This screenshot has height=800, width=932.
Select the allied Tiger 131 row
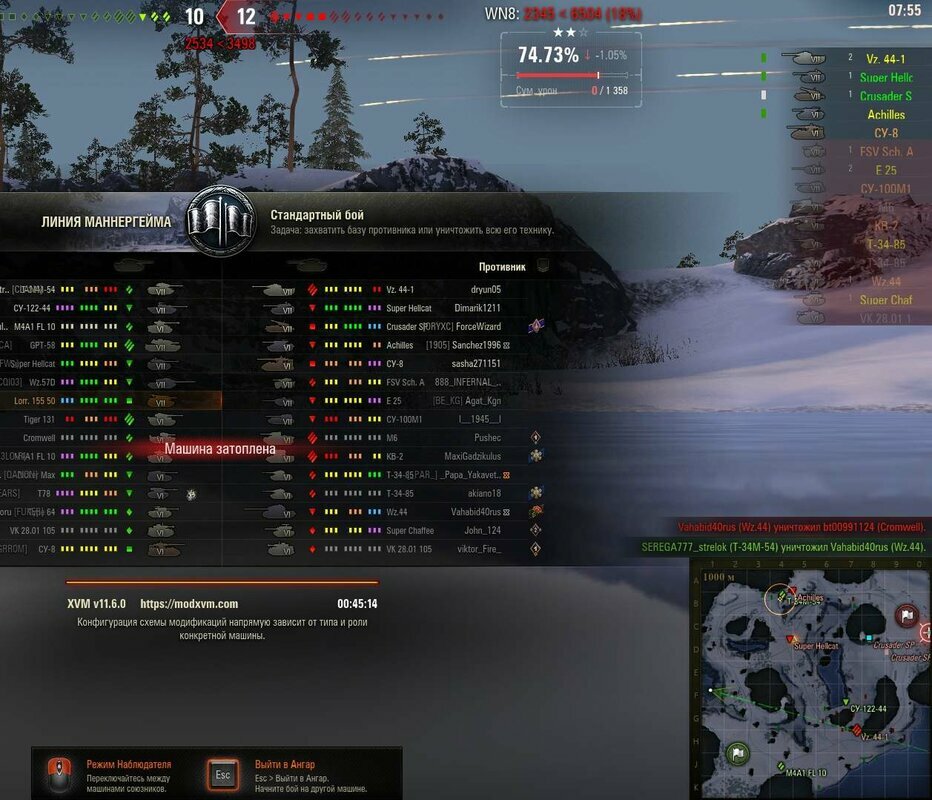[x=110, y=419]
